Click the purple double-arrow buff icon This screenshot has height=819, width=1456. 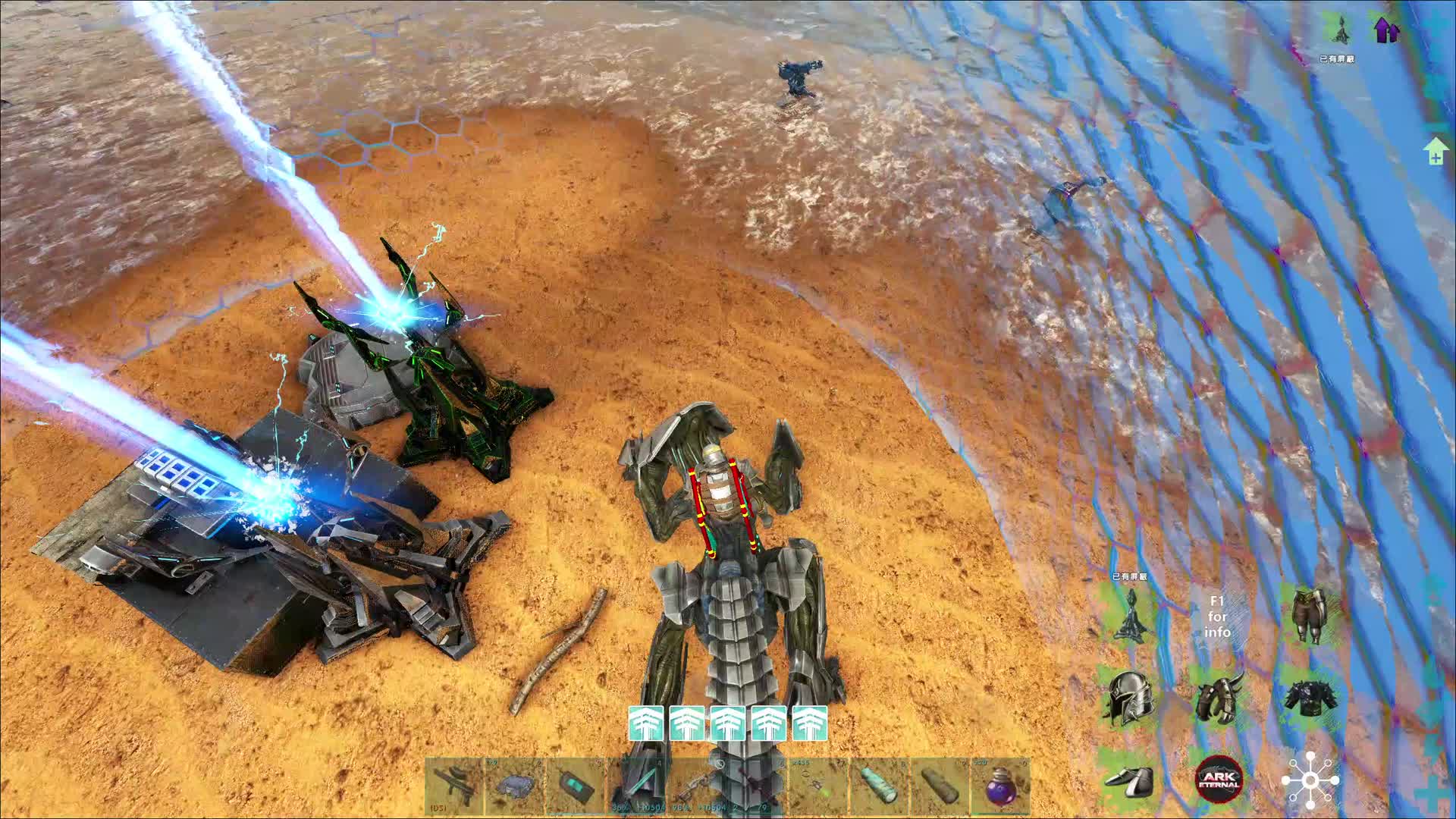[x=1386, y=30]
